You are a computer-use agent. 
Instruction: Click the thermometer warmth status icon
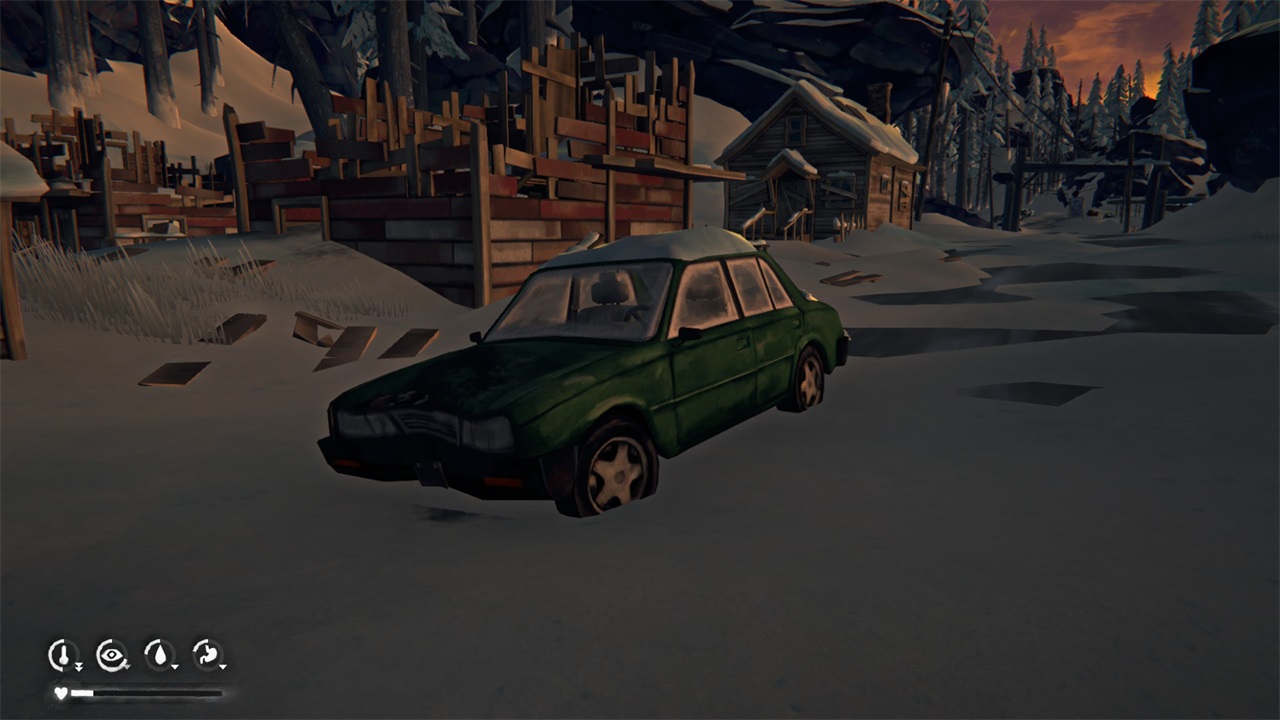63,655
